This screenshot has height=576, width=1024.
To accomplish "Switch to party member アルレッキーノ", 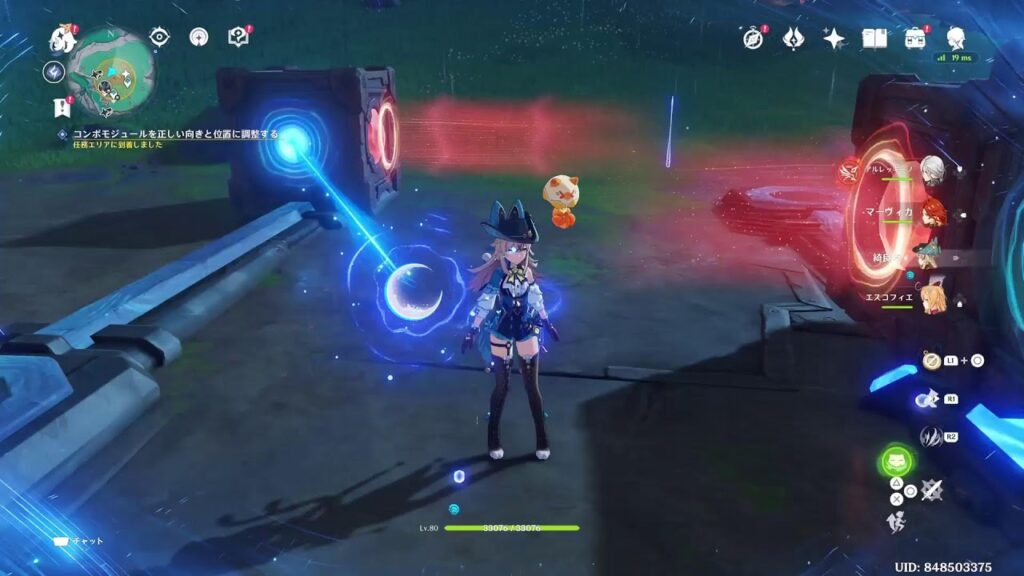I will pyautogui.click(x=931, y=168).
